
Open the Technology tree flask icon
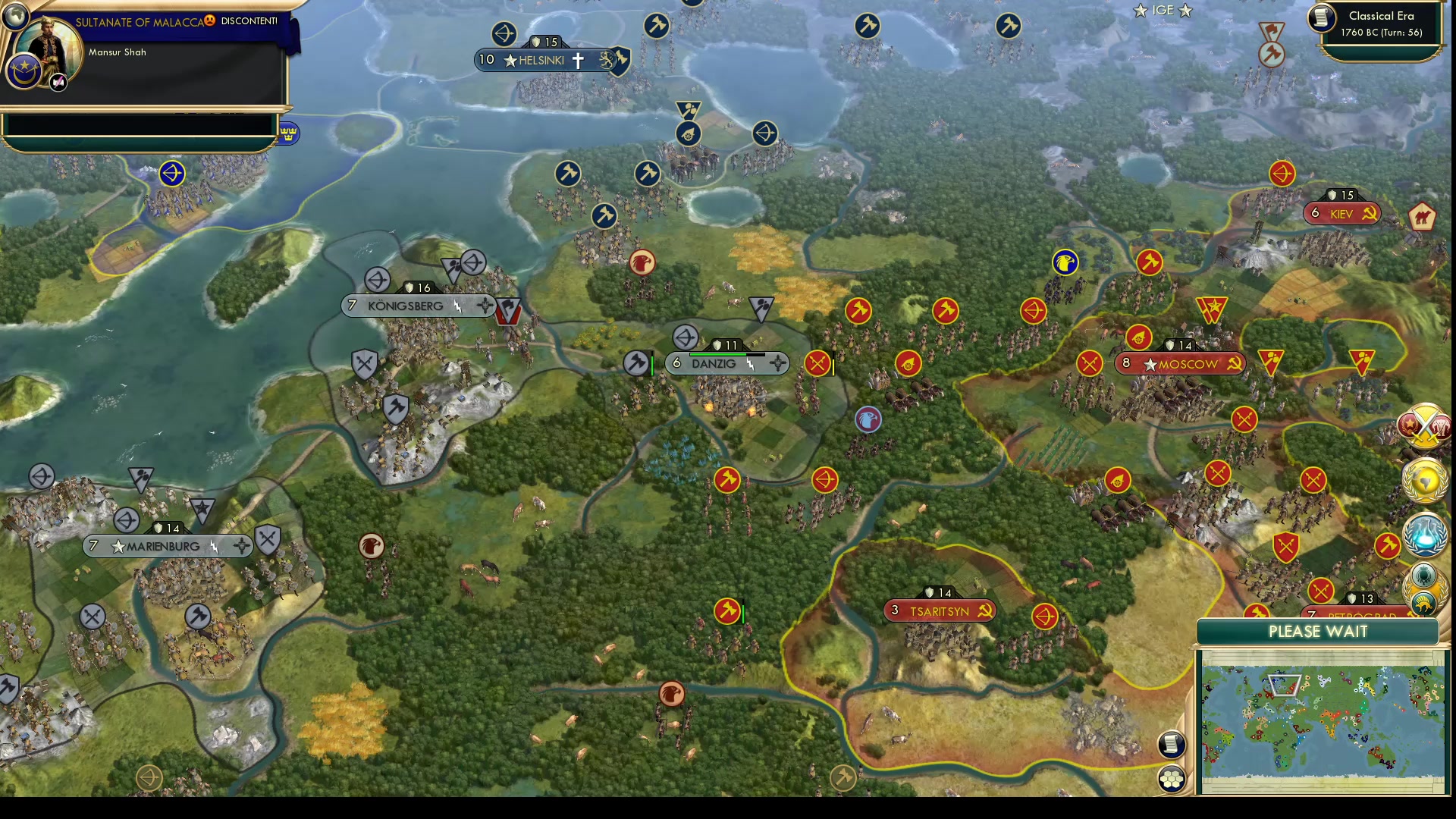point(1426,533)
